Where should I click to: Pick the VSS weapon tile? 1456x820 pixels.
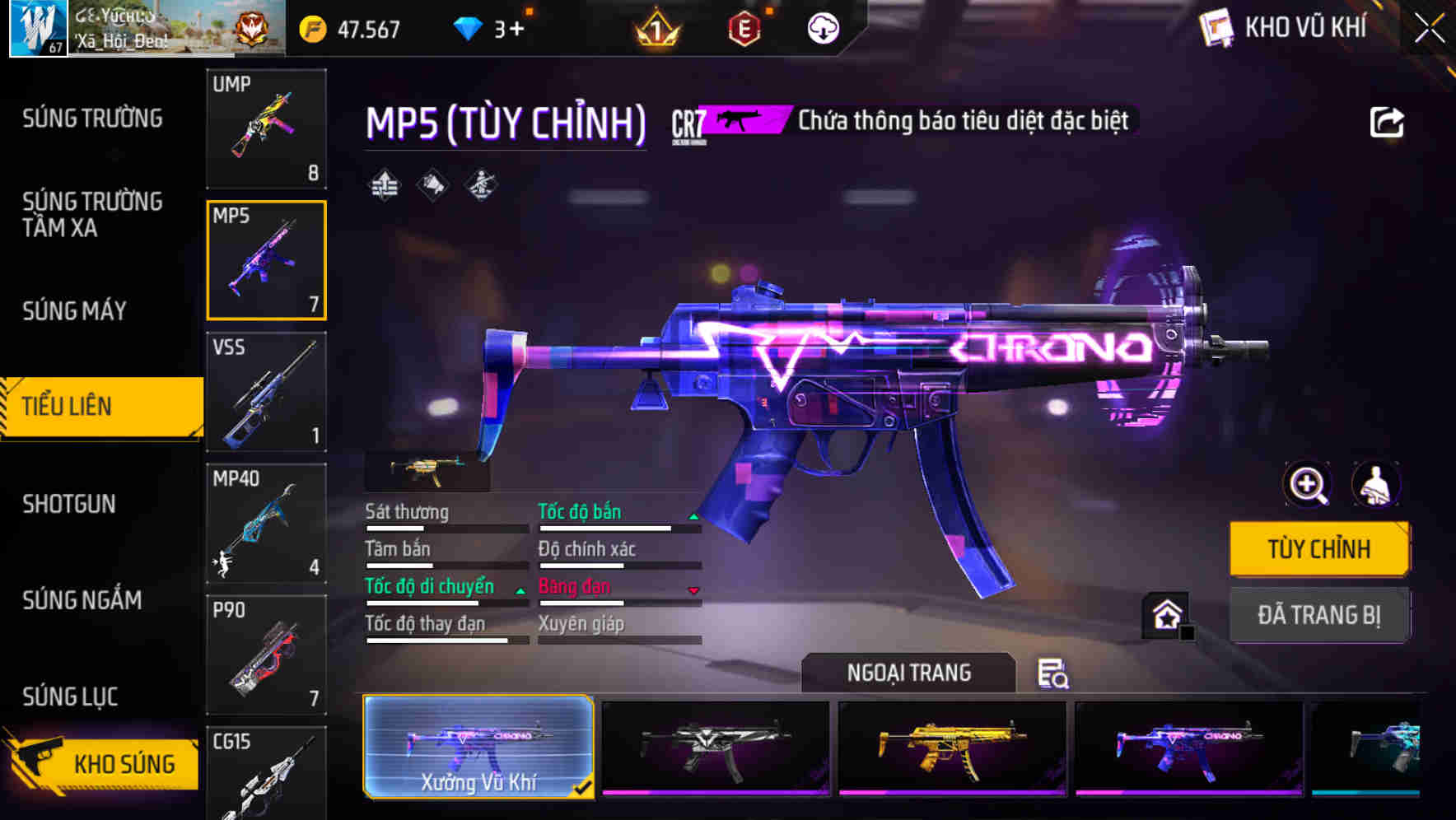[x=266, y=392]
